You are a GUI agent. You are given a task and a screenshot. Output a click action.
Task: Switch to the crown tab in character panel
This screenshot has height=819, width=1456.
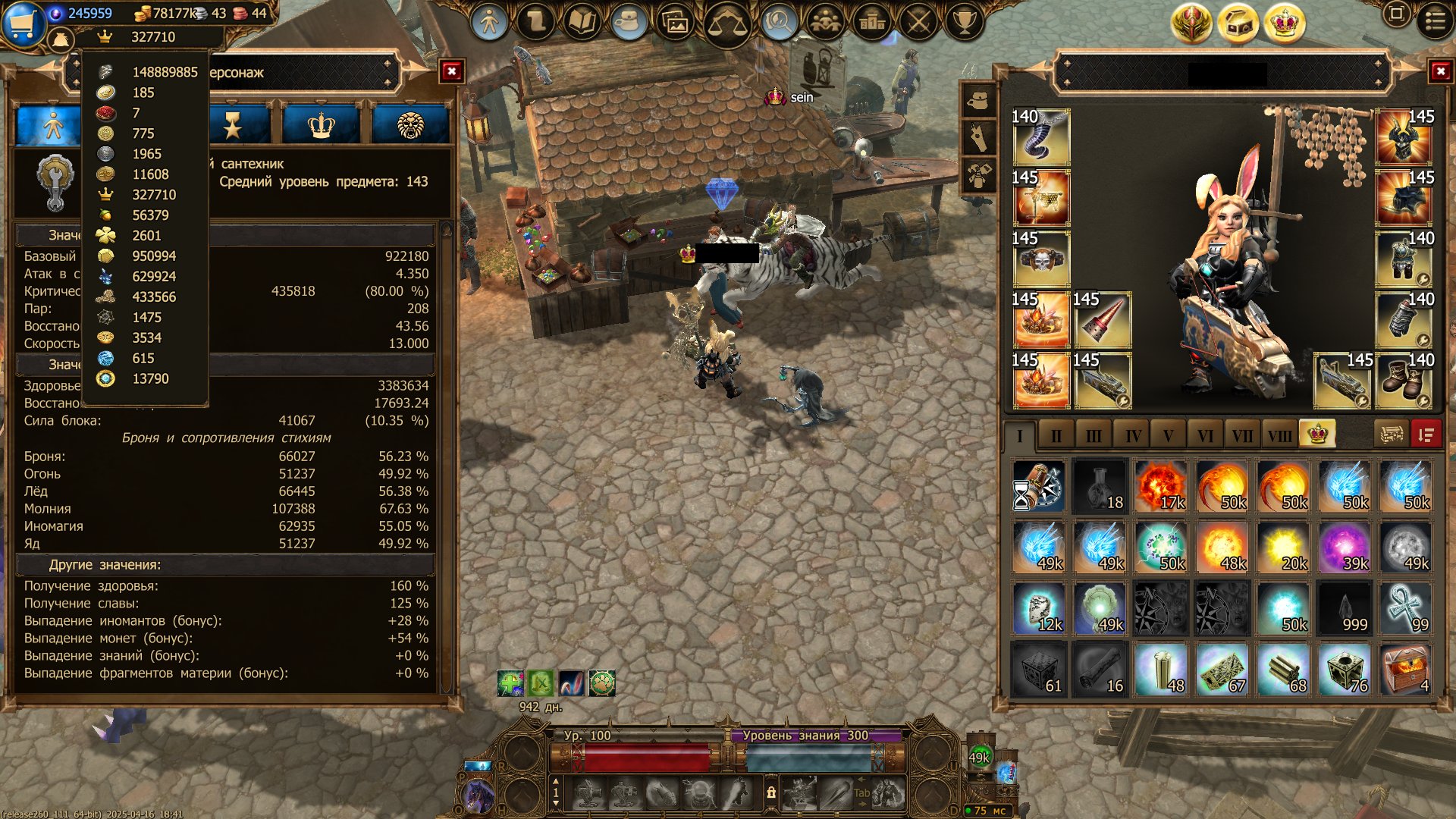[x=322, y=125]
